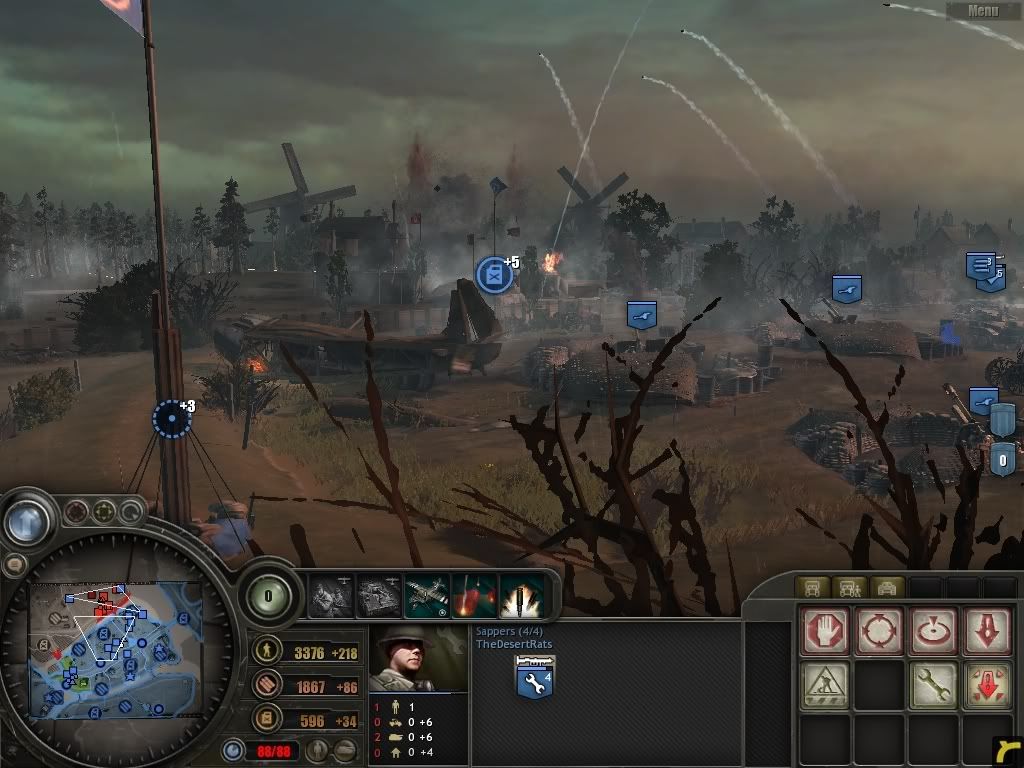Order a retreat with the red exclamation arrow
The image size is (1024, 768).
click(x=987, y=632)
